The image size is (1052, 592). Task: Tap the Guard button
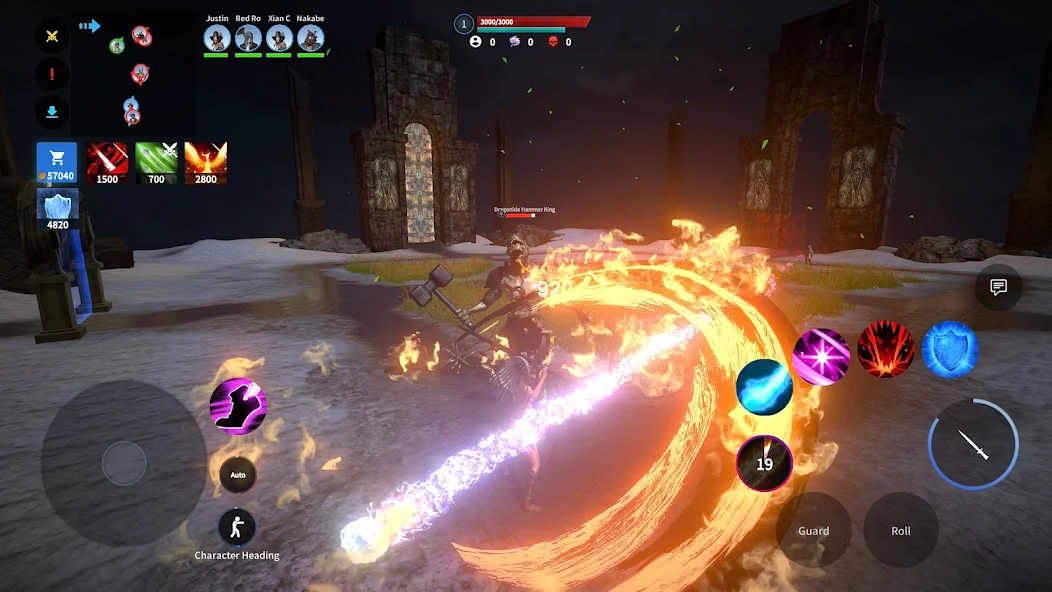tap(813, 530)
